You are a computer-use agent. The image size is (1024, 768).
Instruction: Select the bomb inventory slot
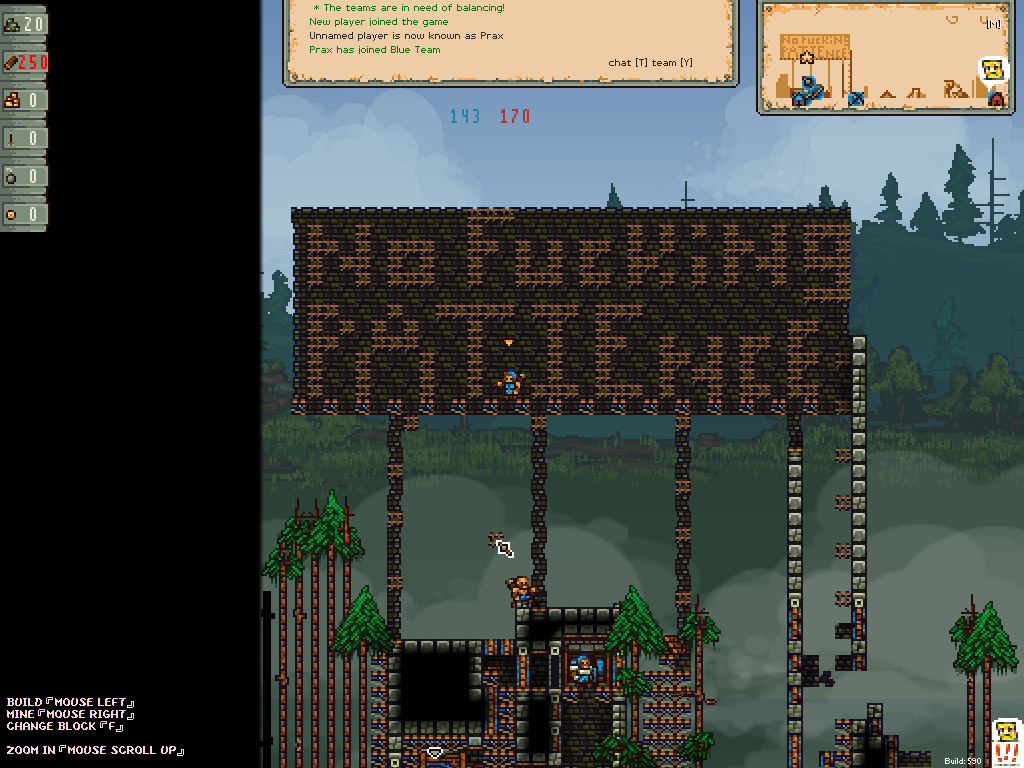tap(24, 176)
